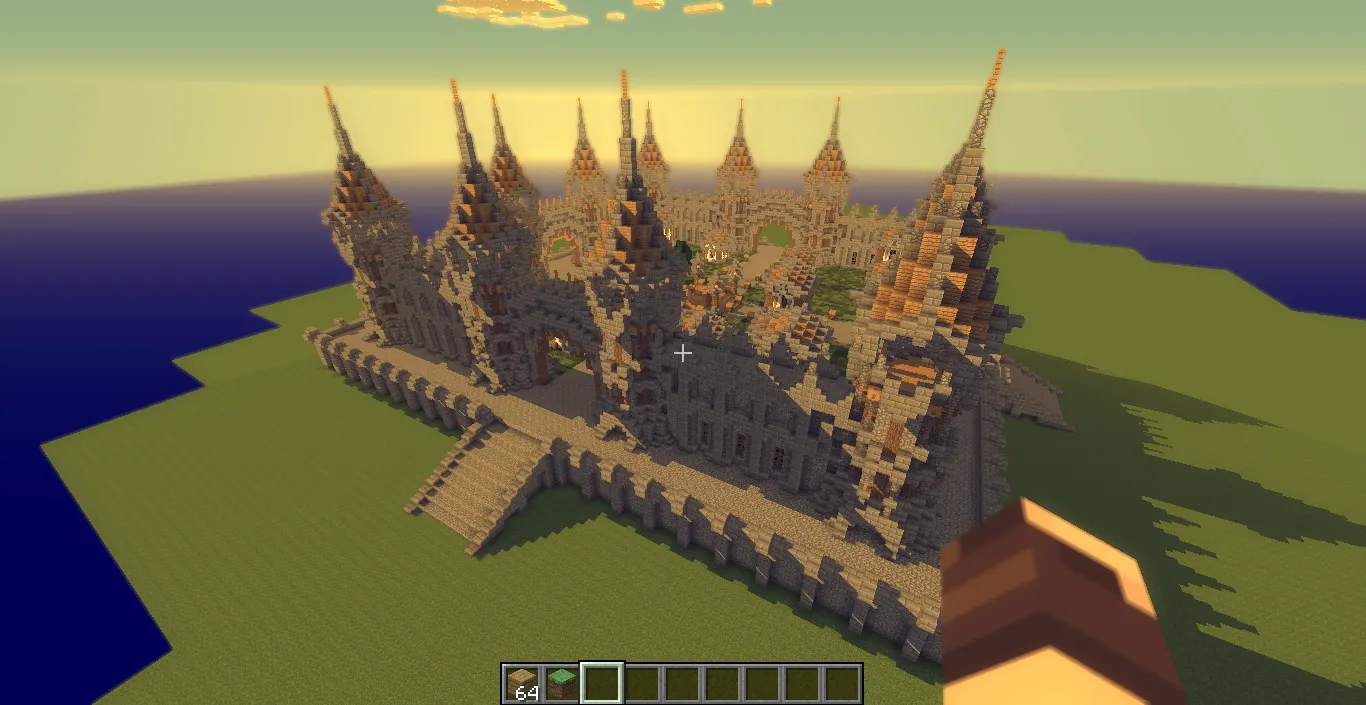This screenshot has height=705, width=1366.
Task: Choose the grass block hotbar slot
Action: 562,683
